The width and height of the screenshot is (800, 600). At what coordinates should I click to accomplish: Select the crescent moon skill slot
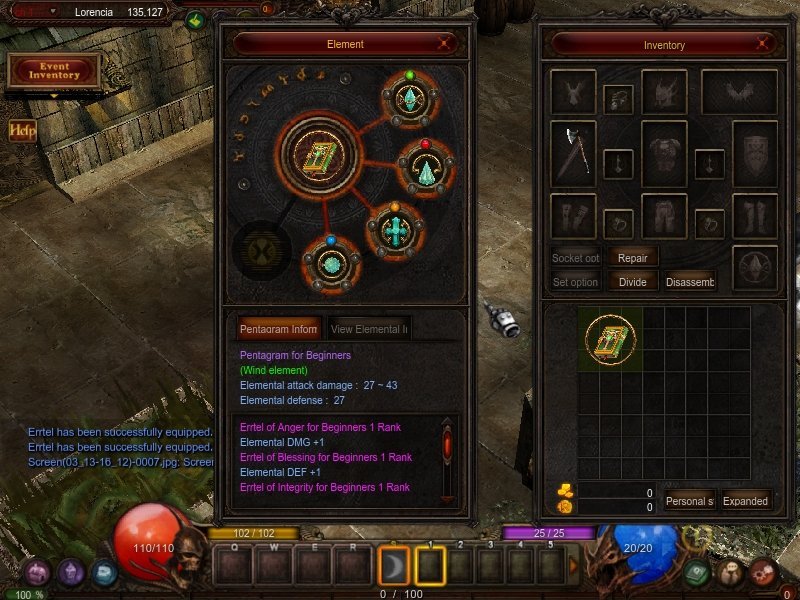[x=395, y=566]
